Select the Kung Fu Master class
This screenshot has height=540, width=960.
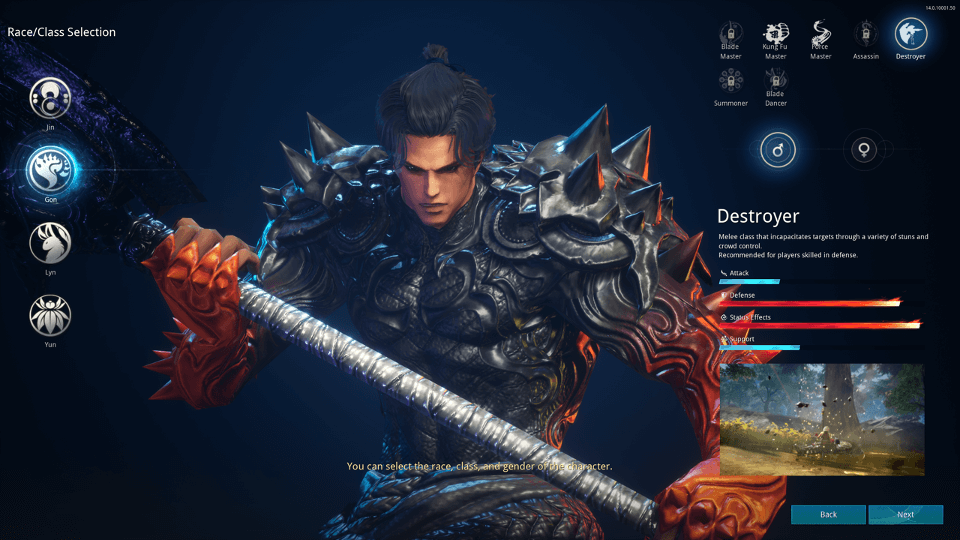(x=775, y=33)
